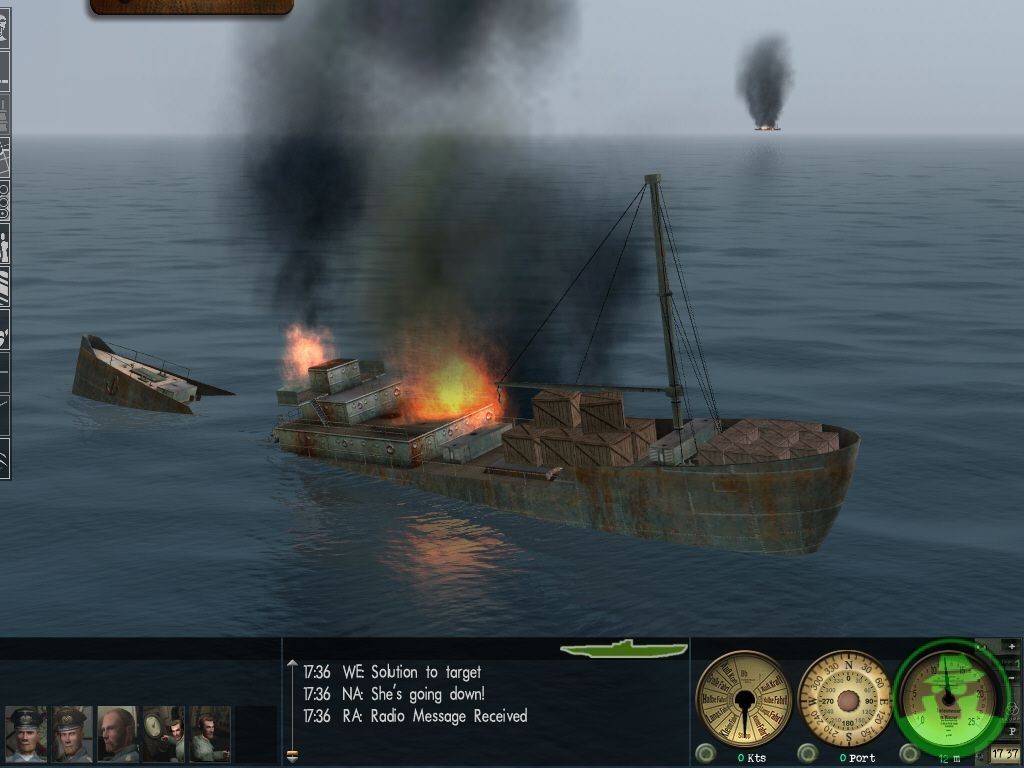
Task: Toggle the round button beside the Kts readout
Action: [x=706, y=753]
